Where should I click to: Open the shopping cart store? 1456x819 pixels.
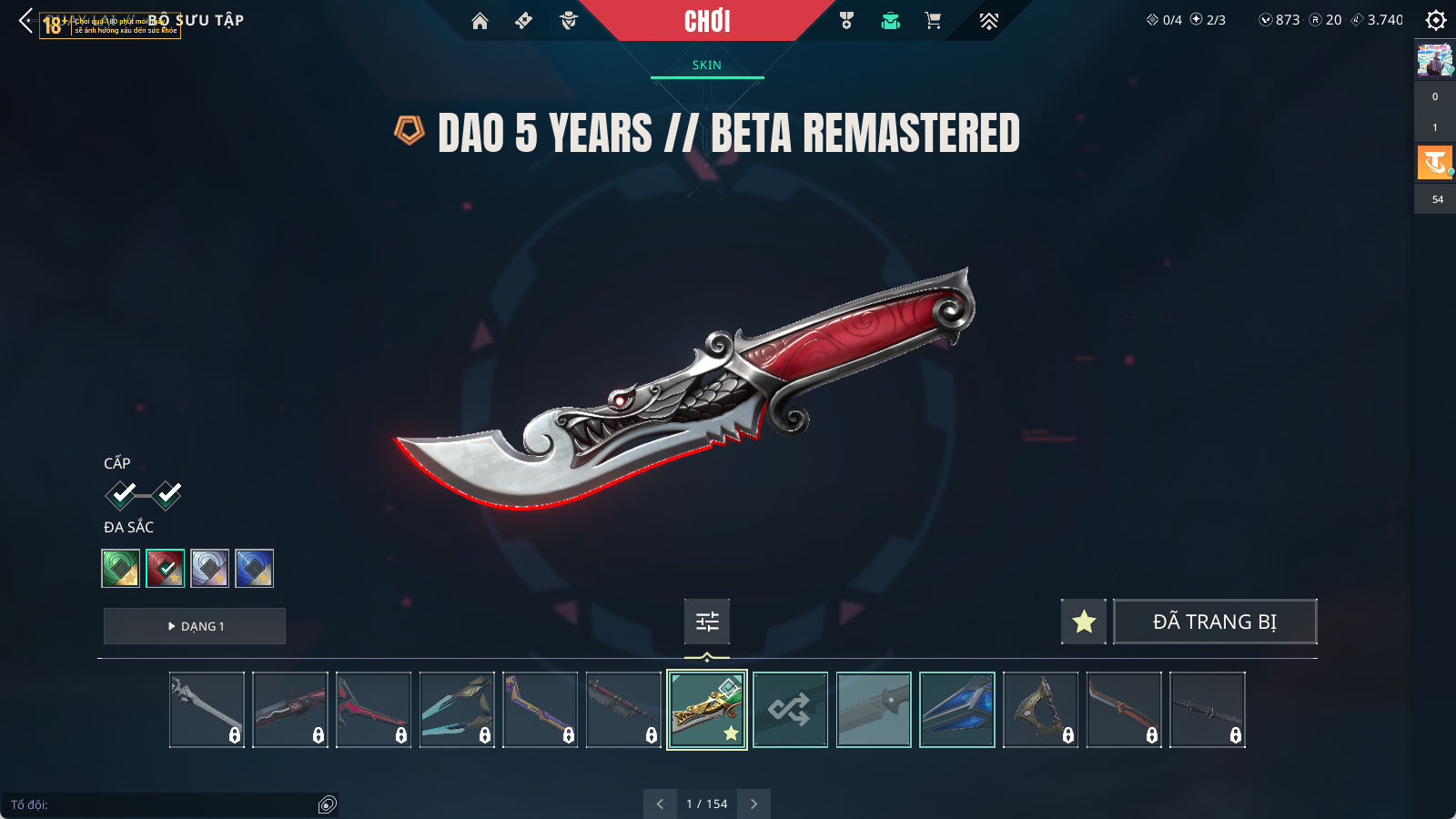[933, 21]
